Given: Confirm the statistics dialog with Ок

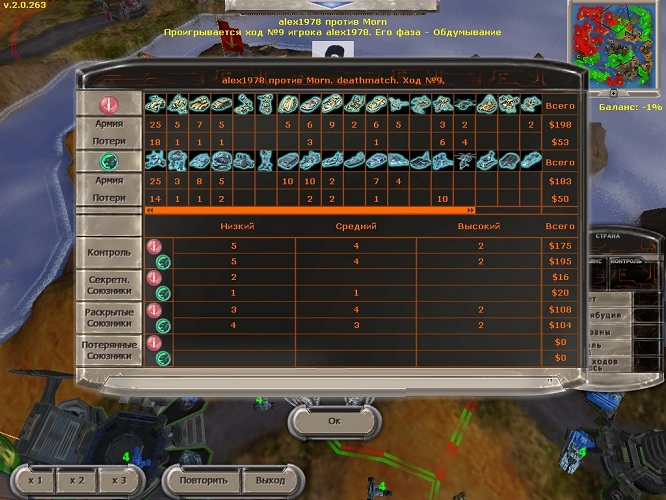Looking at the screenshot, I should [x=333, y=421].
